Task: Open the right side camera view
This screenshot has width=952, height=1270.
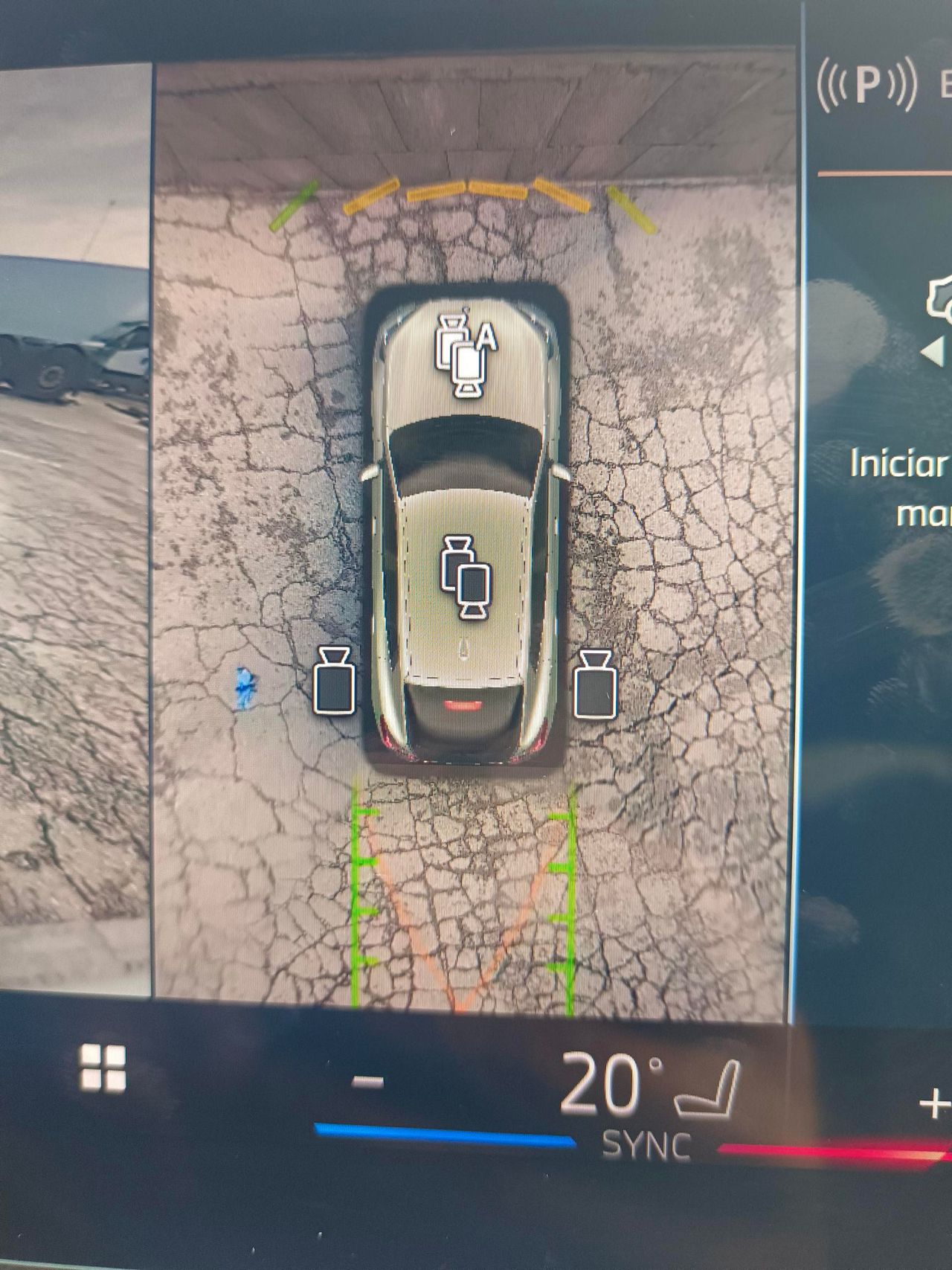Action: 595,684
